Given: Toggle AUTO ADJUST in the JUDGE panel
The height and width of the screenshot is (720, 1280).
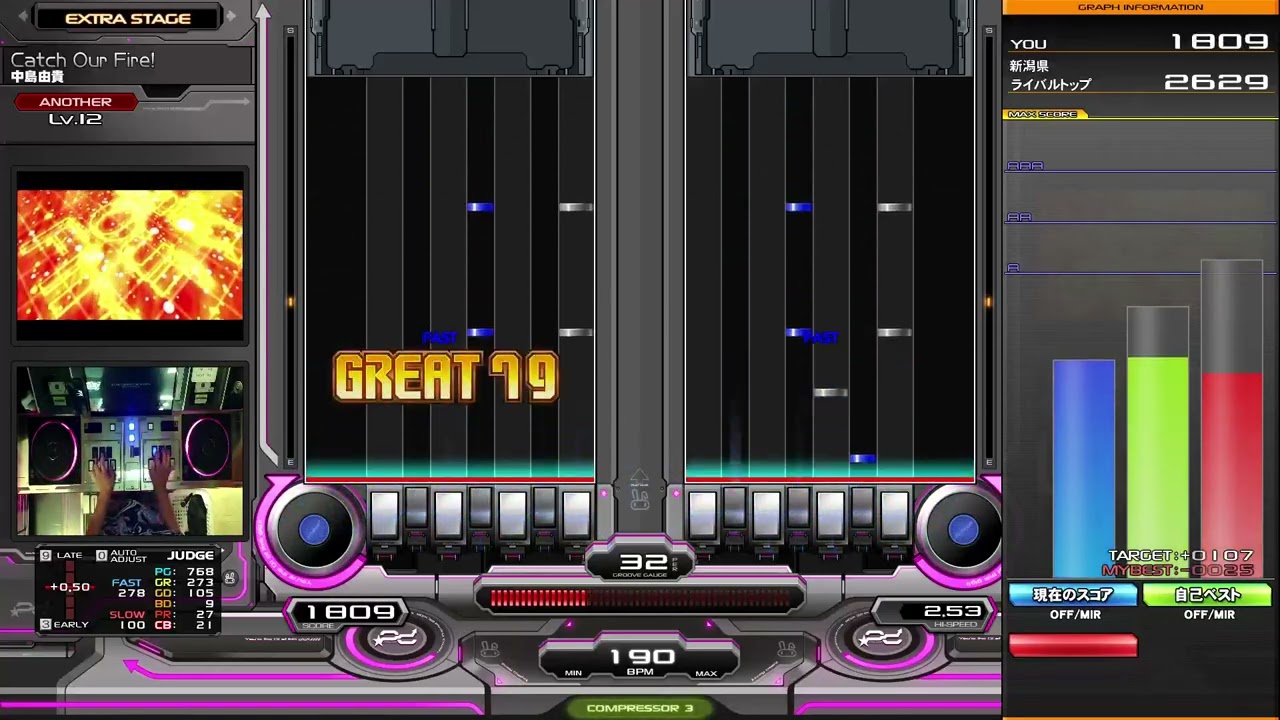Looking at the screenshot, I should click(128, 555).
